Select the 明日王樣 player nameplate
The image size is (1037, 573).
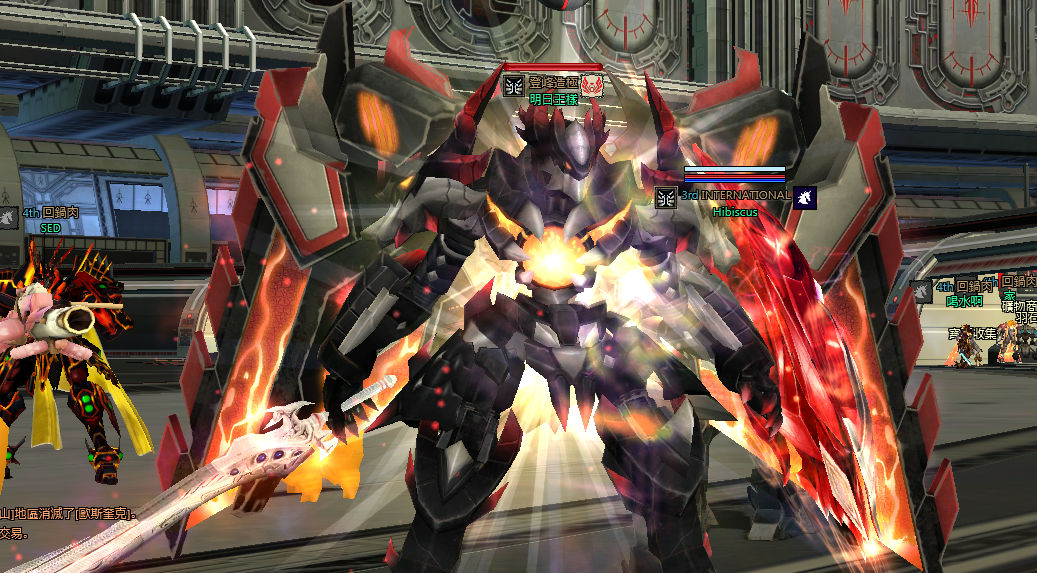[554, 100]
